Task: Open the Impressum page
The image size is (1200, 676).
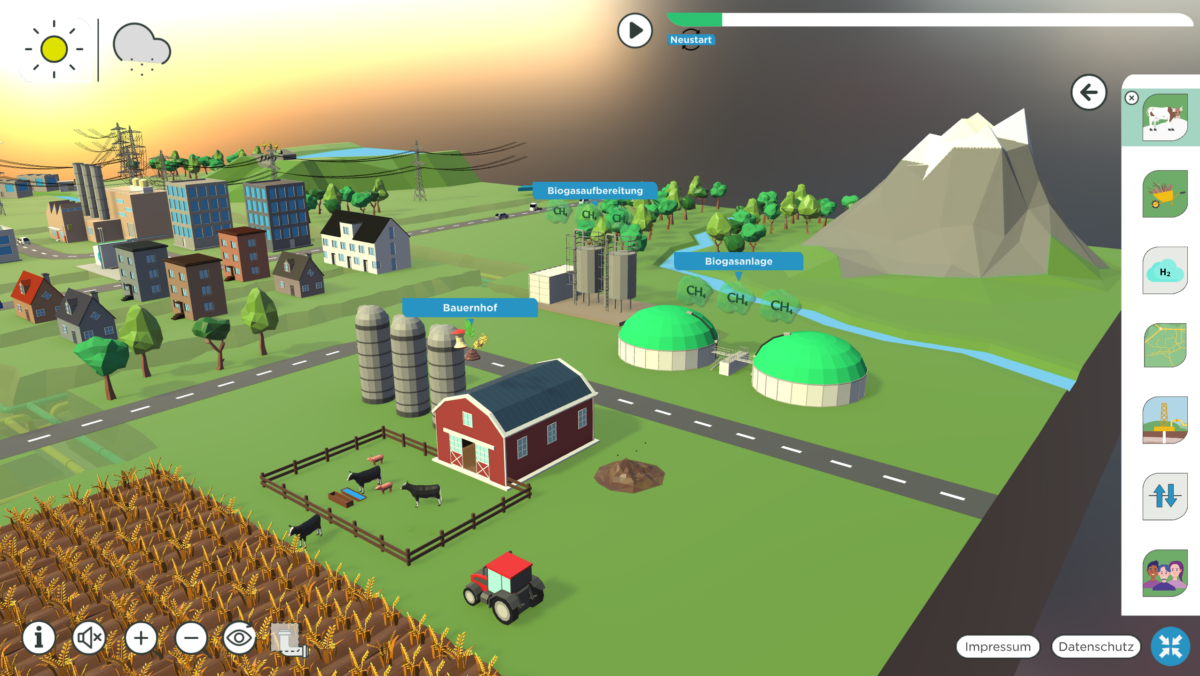Action: point(998,647)
